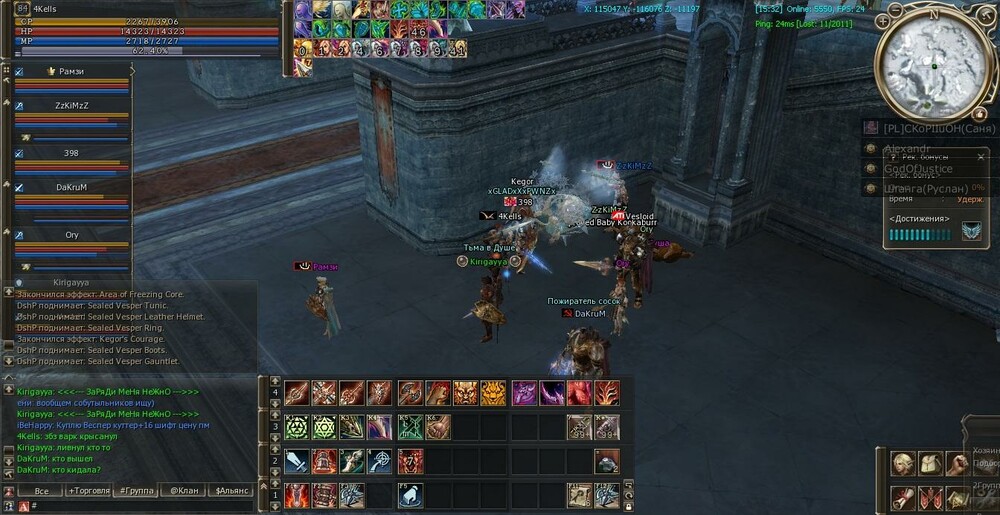Select party member Рамзи in party list
This screenshot has height=515, width=1000.
[x=70, y=72]
